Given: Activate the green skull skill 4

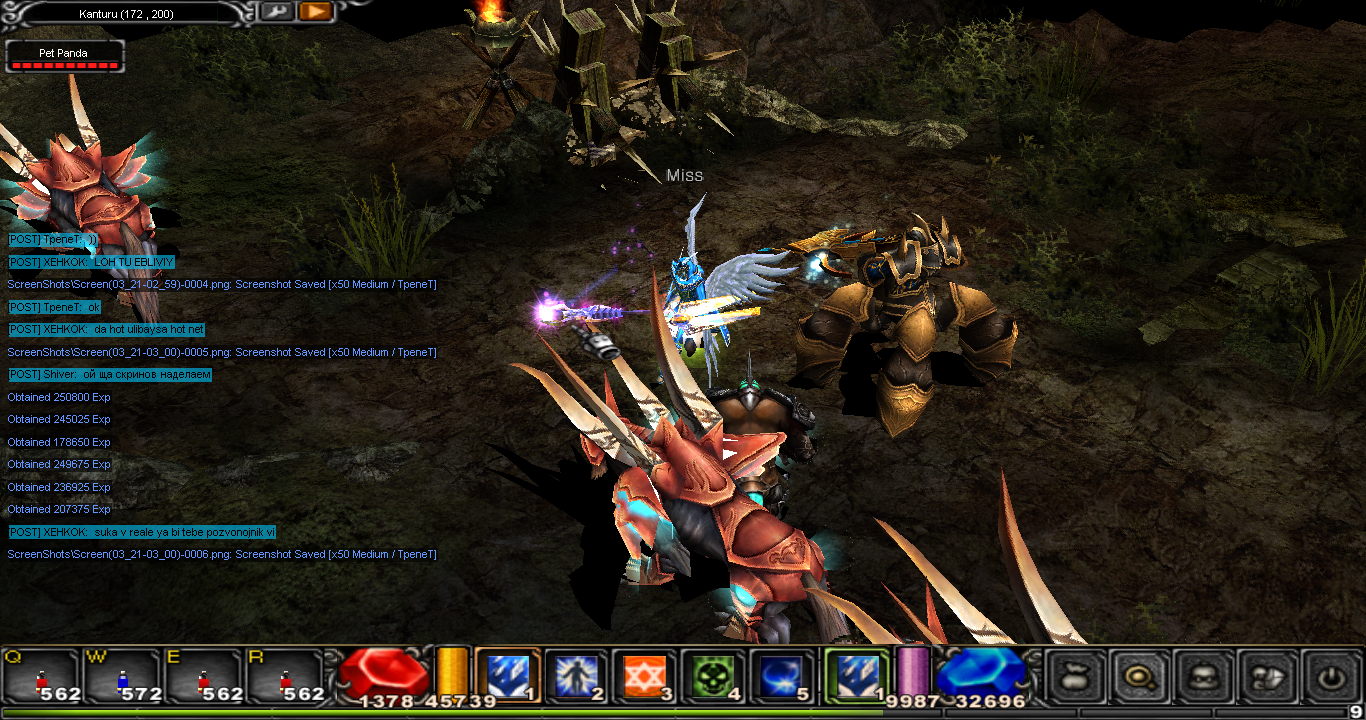Looking at the screenshot, I should point(712,677).
